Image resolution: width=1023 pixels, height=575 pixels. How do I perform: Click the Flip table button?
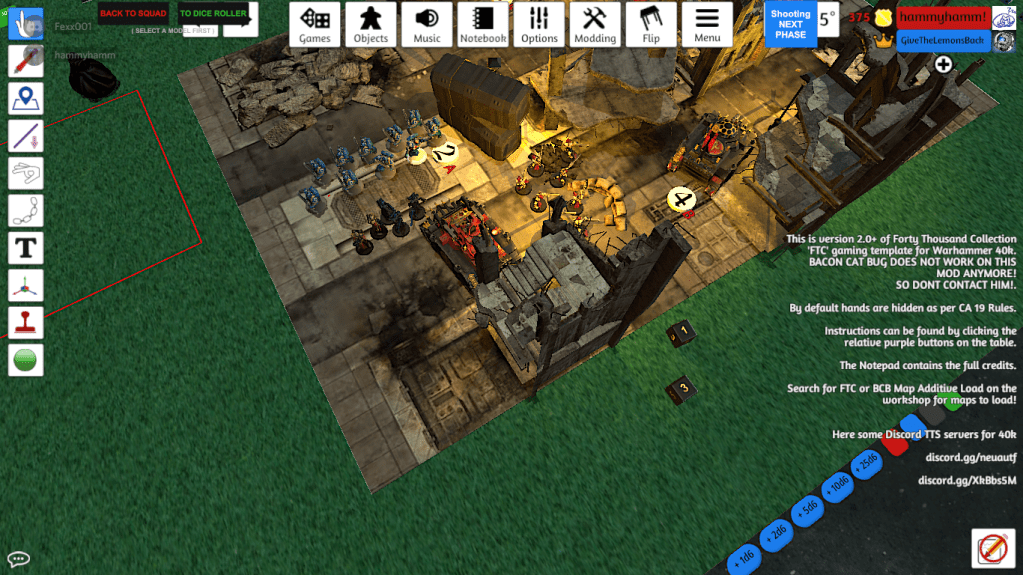coord(651,24)
